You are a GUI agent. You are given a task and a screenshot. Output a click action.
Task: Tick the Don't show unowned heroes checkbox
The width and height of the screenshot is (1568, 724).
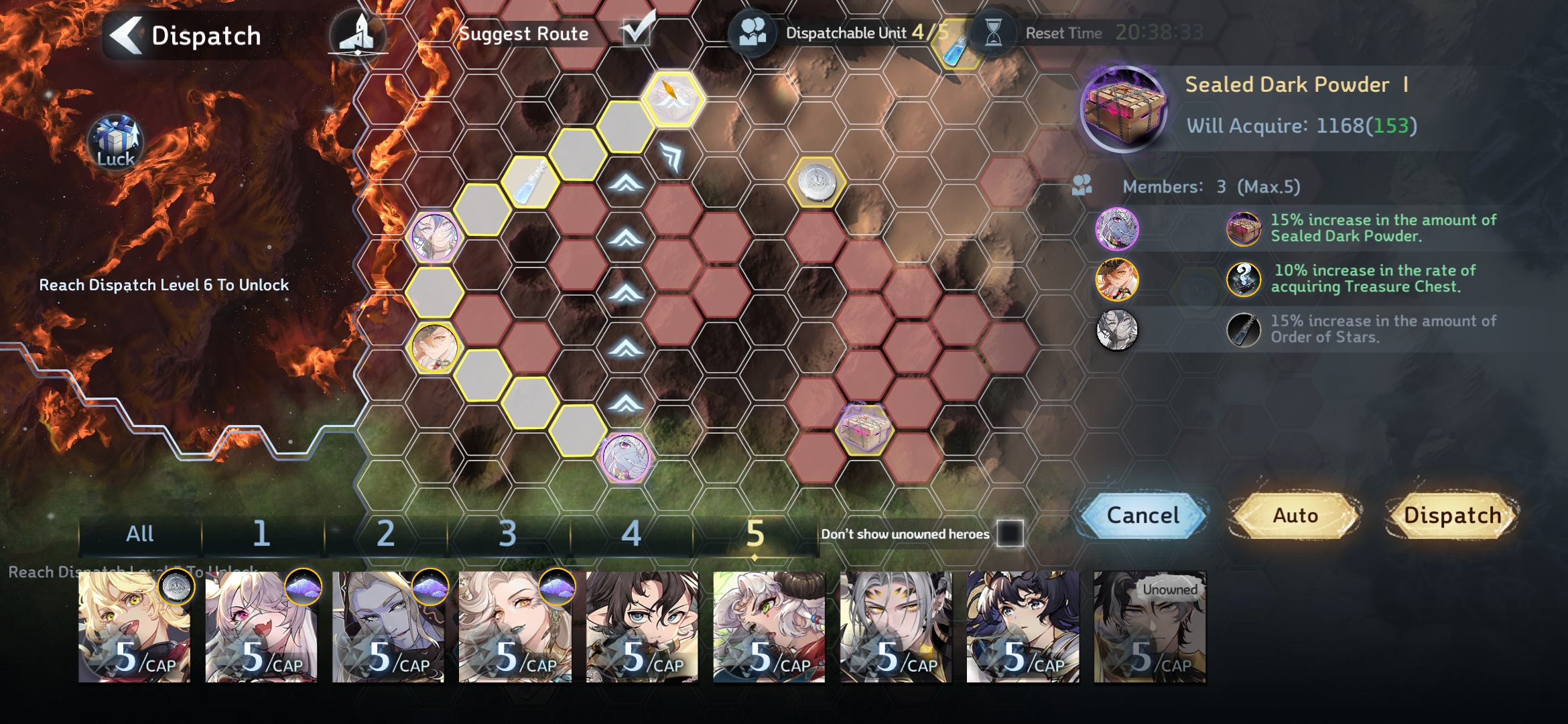coord(1010,534)
